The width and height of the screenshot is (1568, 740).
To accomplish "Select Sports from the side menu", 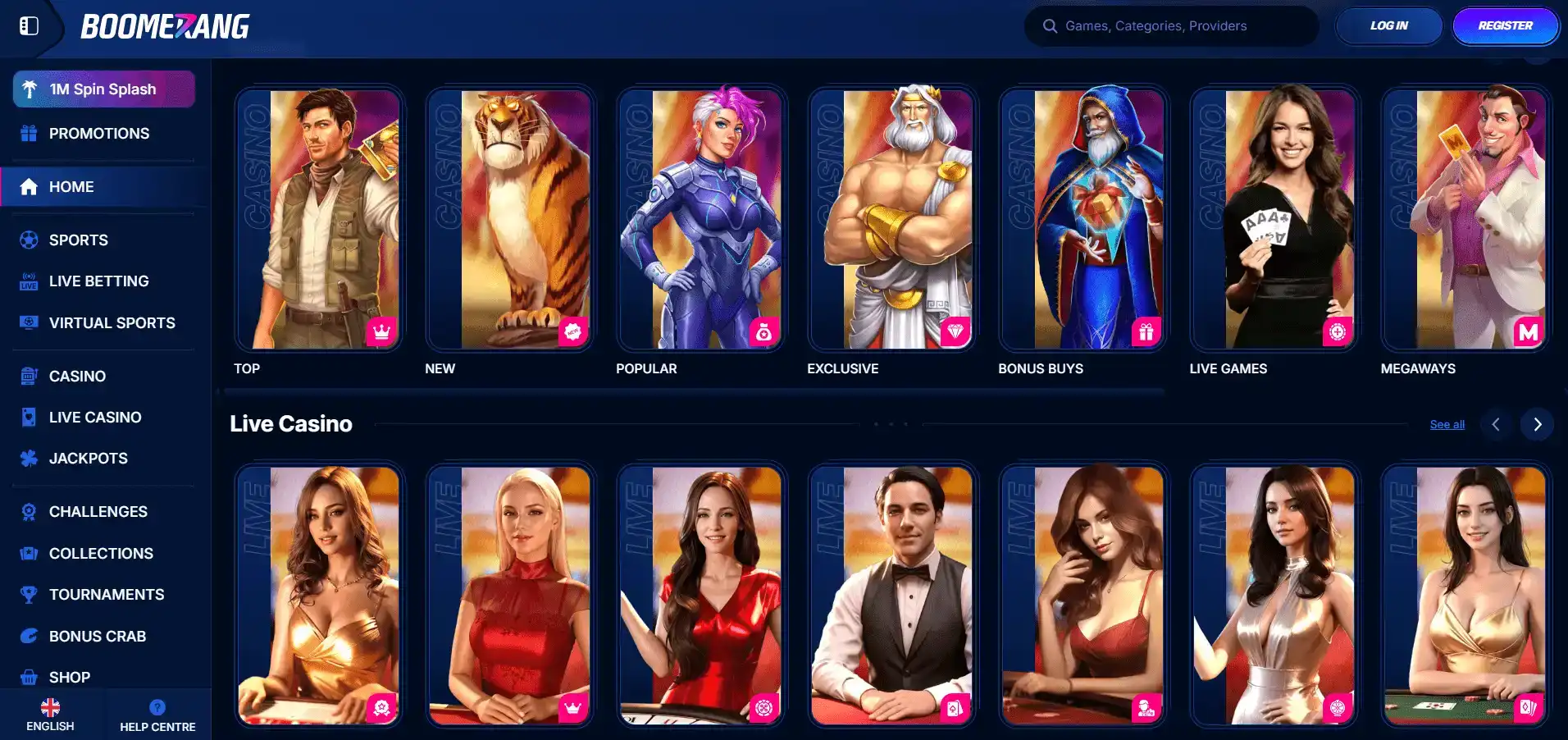I will 78,240.
